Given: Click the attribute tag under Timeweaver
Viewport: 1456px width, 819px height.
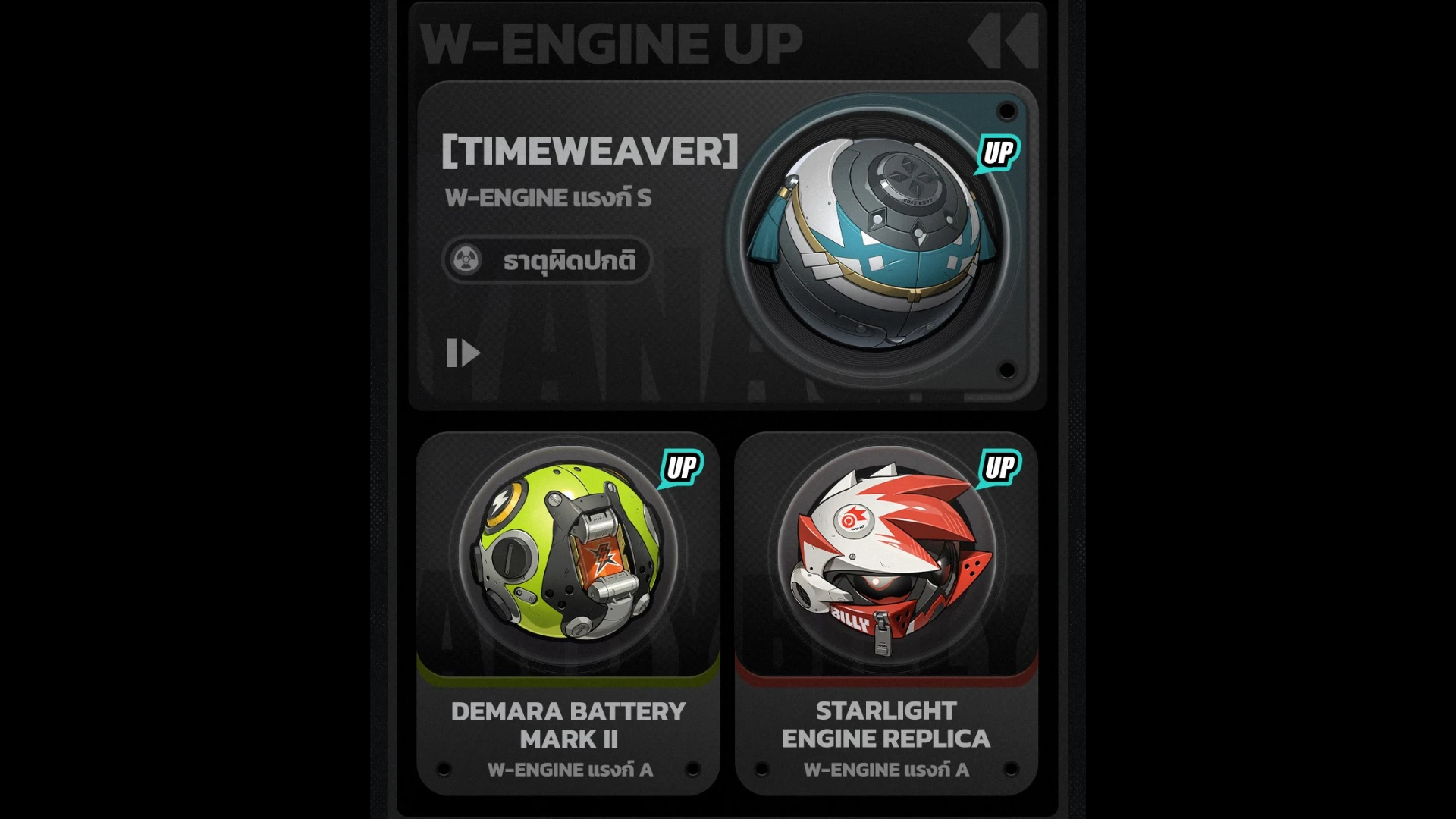Looking at the screenshot, I should (547, 261).
